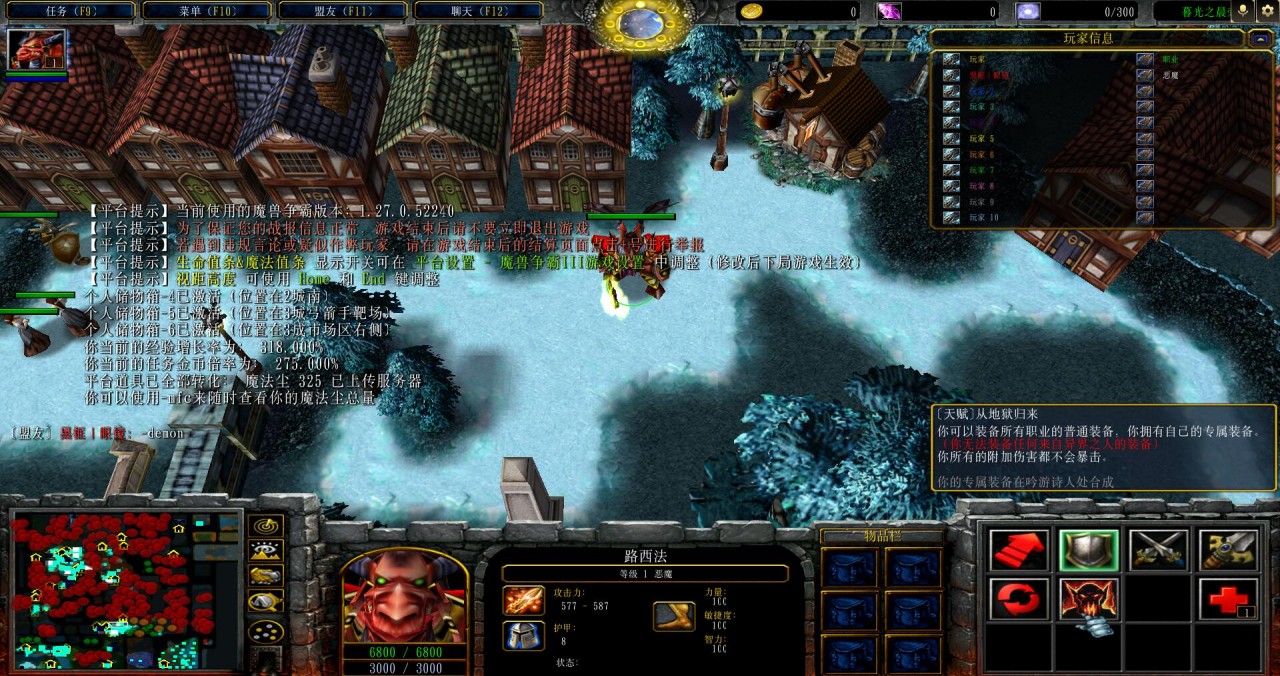This screenshot has width=1280, height=676.
Task: Collapse the 玩家信息 player info board
Action: [x=1261, y=39]
